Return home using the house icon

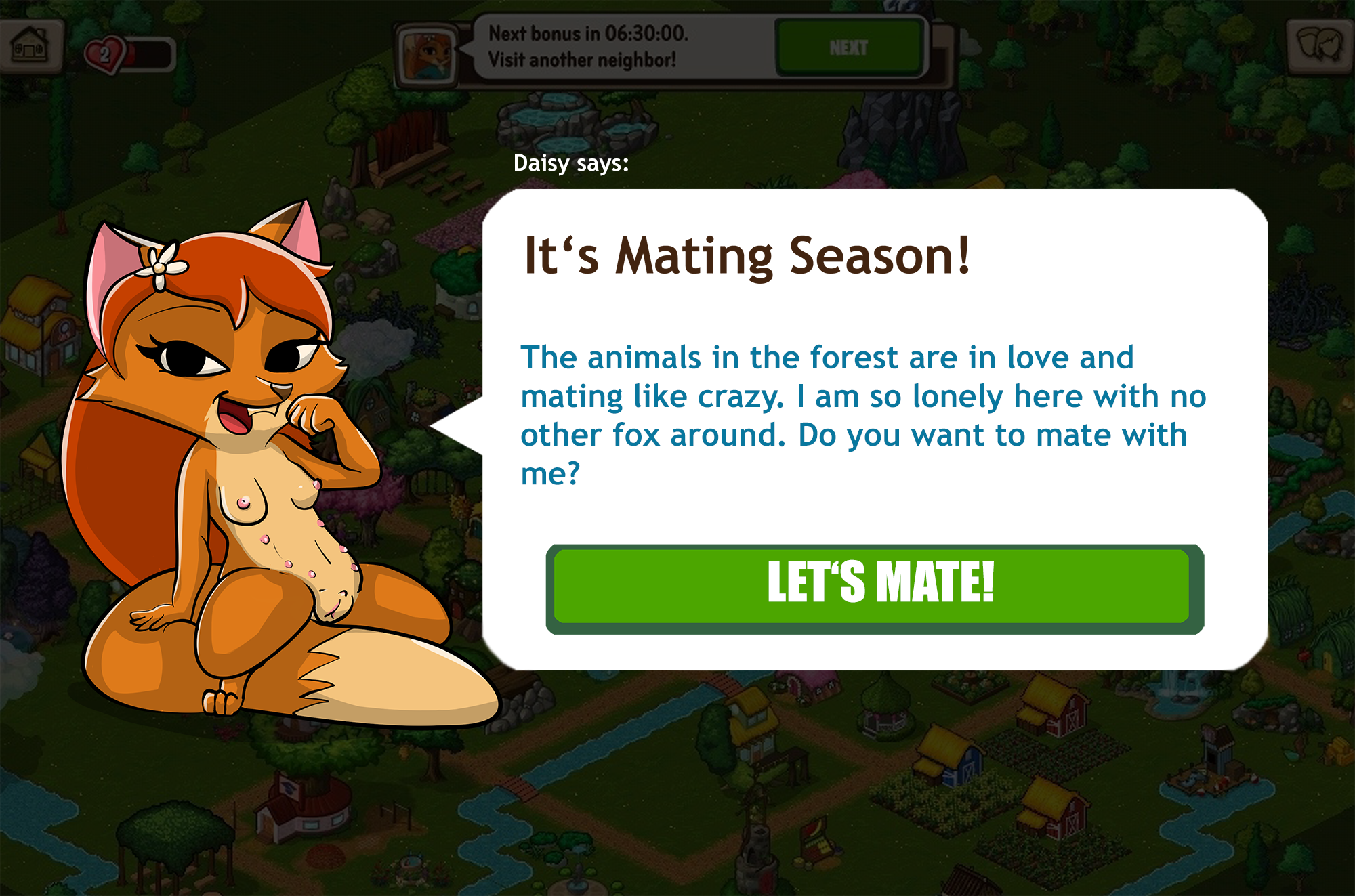30,45
